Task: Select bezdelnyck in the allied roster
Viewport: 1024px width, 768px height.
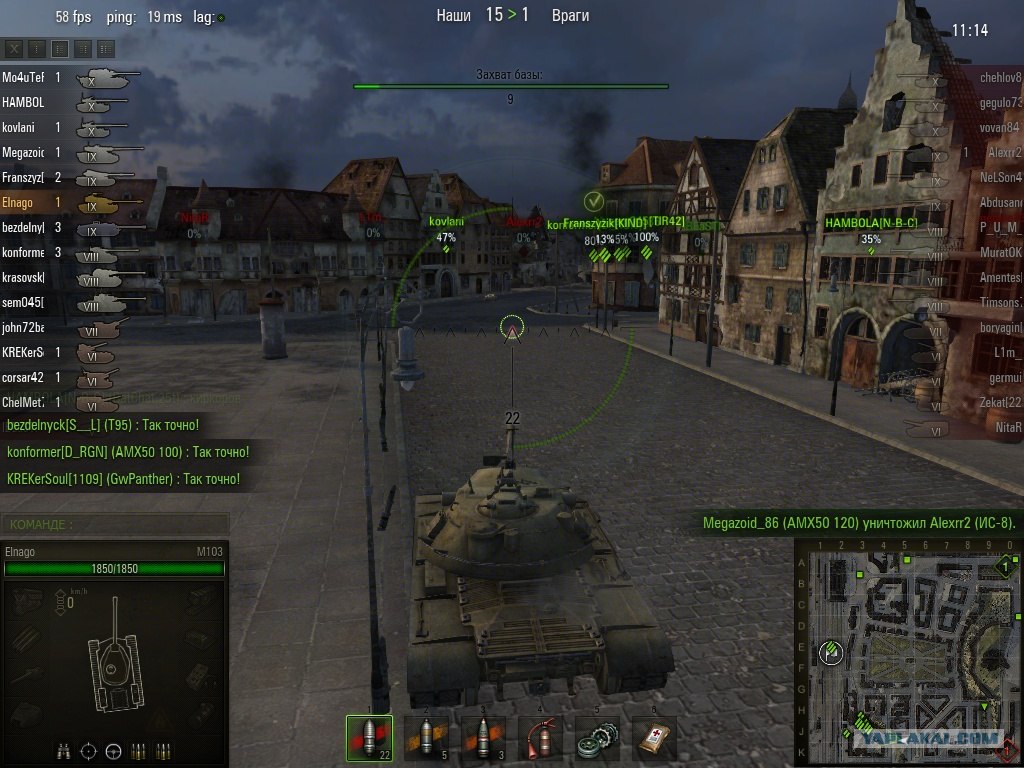Action: (x=24, y=227)
